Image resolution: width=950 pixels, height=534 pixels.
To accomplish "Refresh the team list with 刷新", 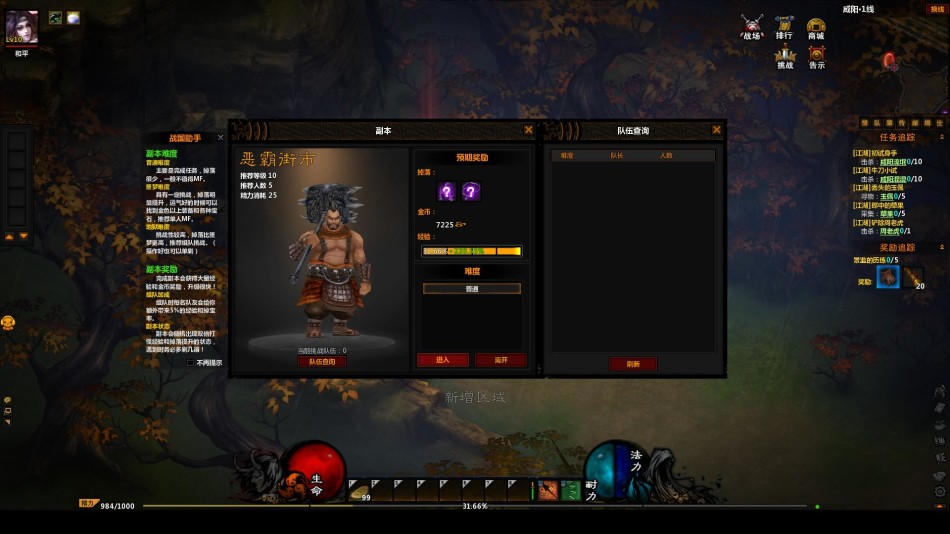I will 632,364.
